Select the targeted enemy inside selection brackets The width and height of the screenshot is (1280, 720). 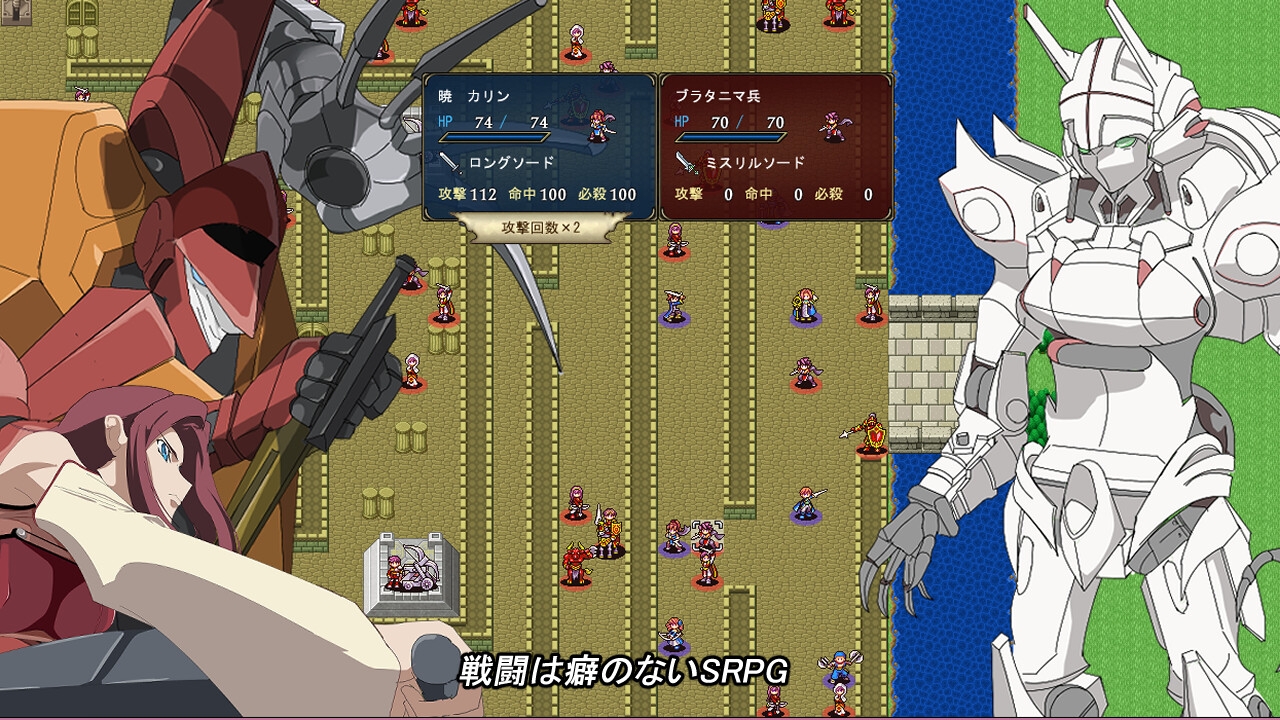click(x=707, y=534)
